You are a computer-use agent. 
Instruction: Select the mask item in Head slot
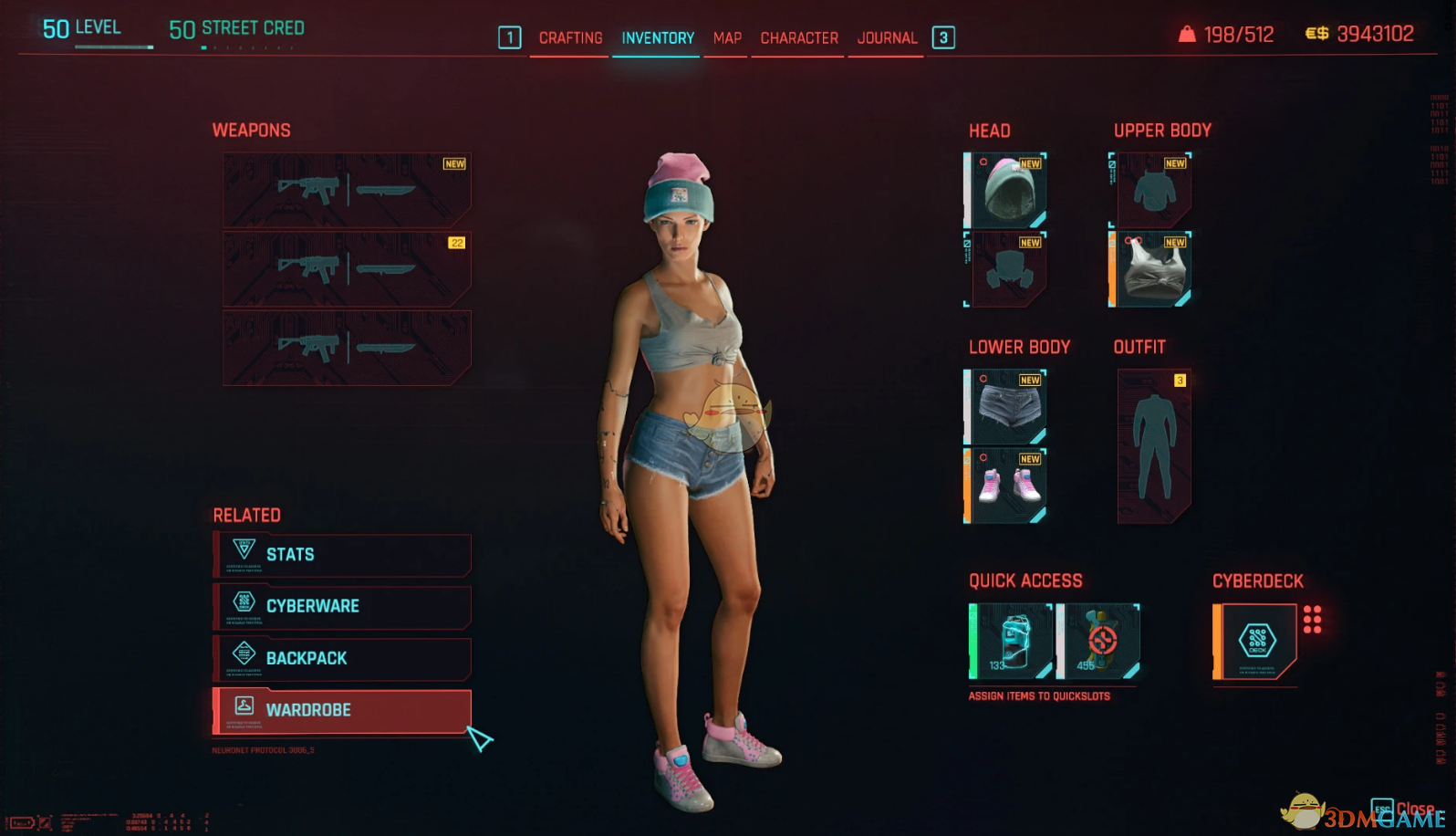pos(1007,269)
